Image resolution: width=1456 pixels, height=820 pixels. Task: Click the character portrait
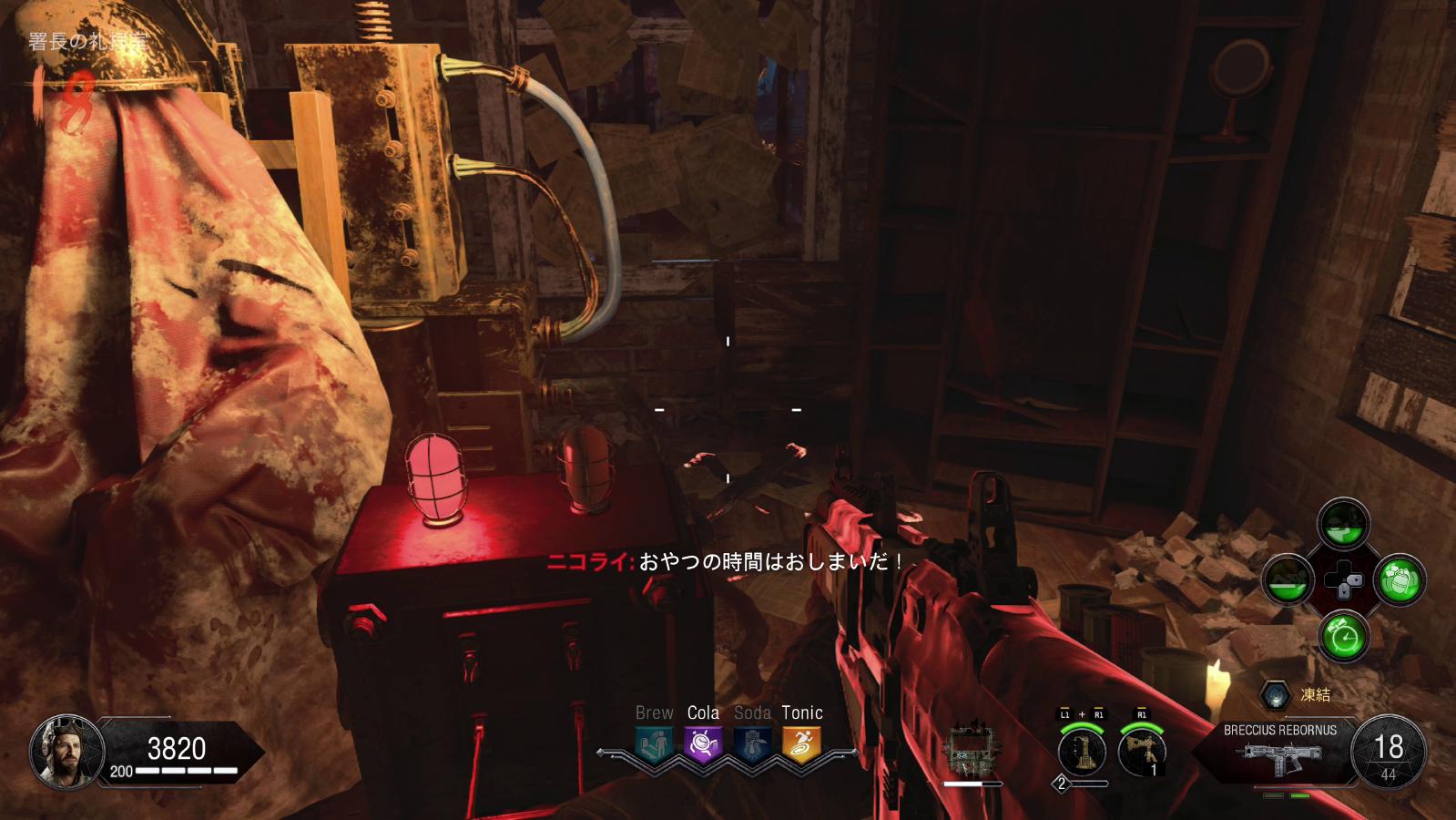[x=60, y=753]
